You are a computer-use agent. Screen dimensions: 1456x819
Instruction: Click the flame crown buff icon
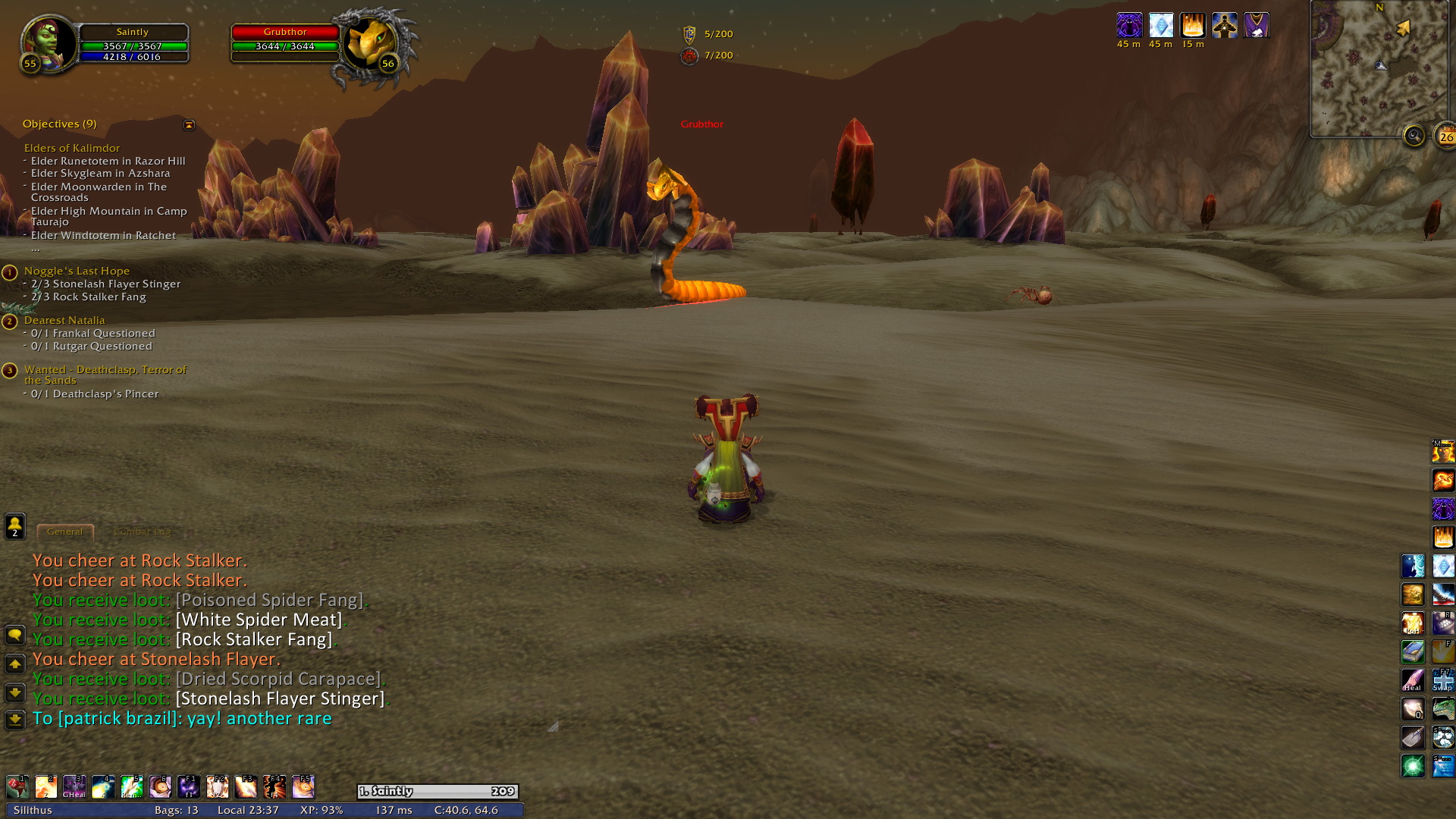click(1192, 26)
